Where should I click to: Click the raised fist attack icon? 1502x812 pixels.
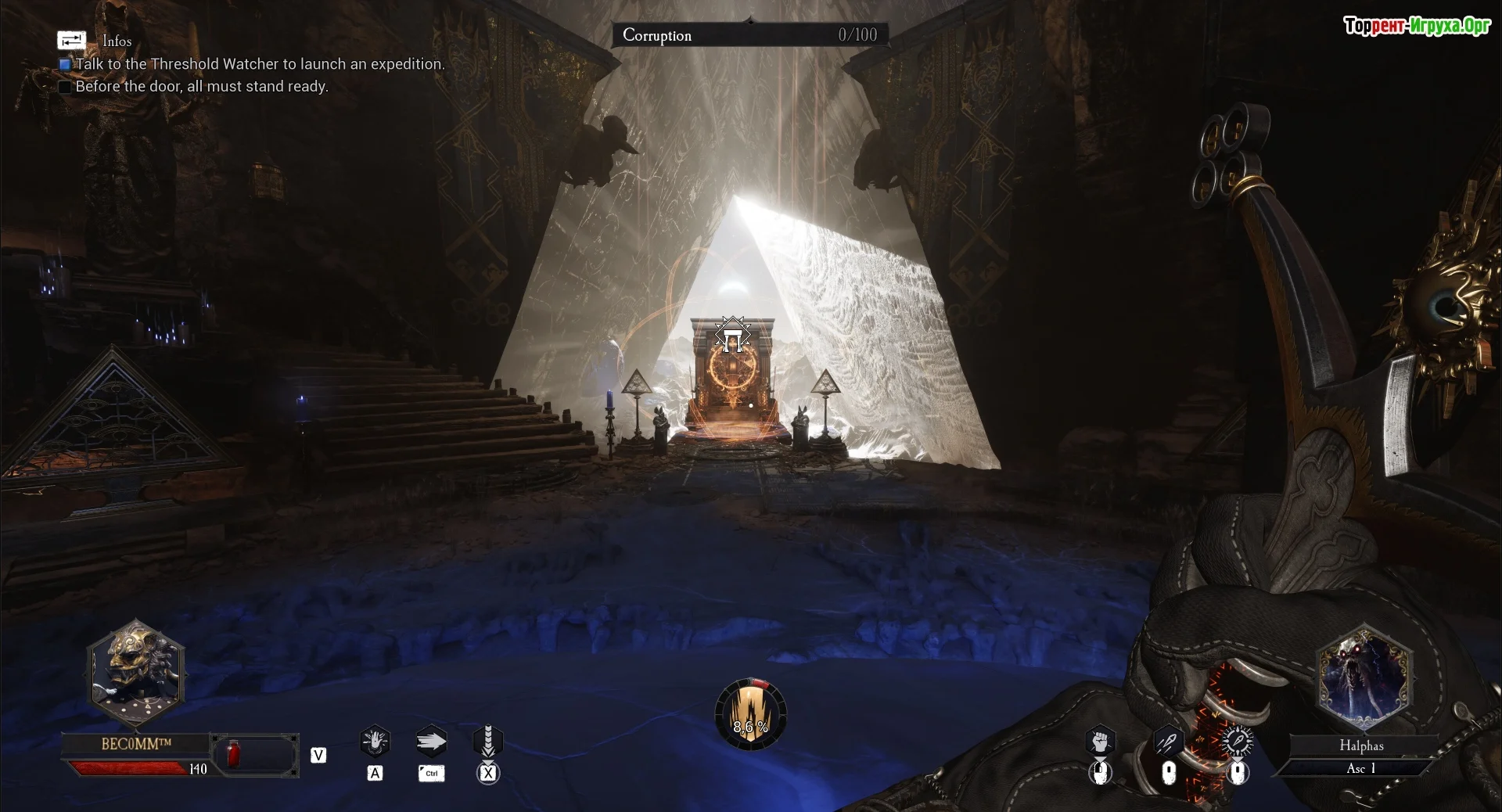click(1100, 740)
